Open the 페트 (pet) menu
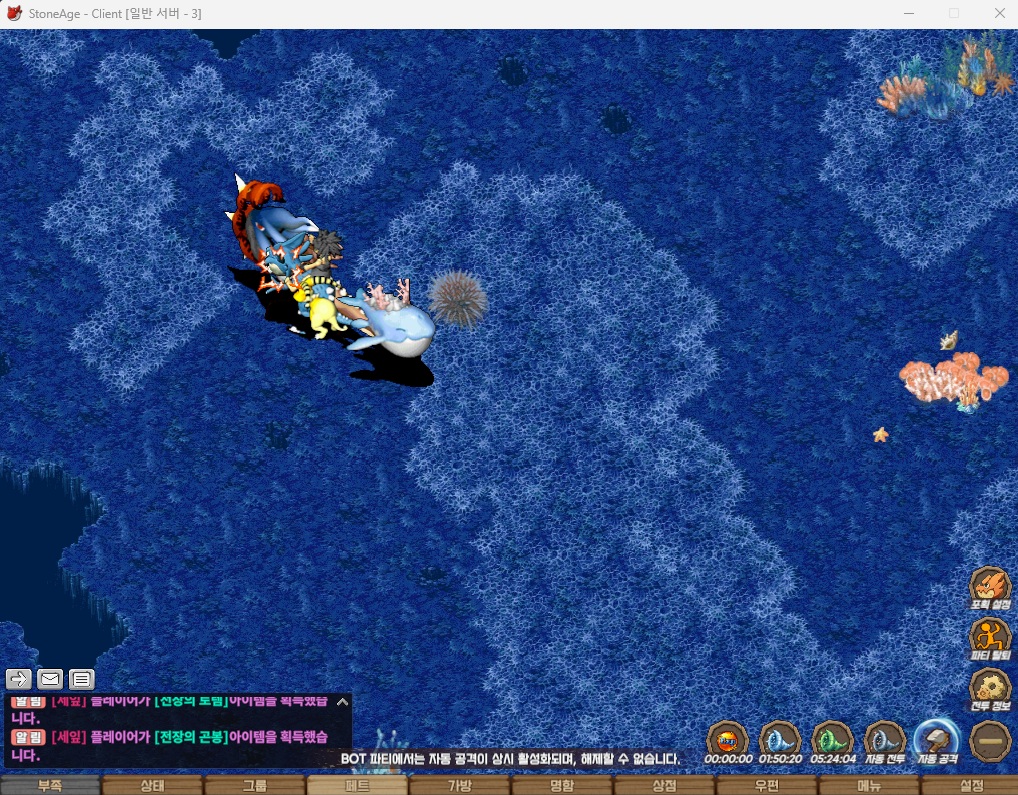Screen dimensions: 1018x795 (357, 785)
